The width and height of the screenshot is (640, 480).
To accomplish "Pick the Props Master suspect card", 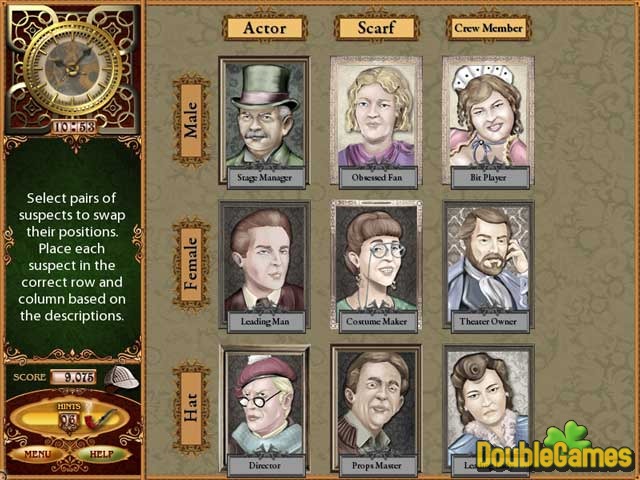I will (x=376, y=408).
